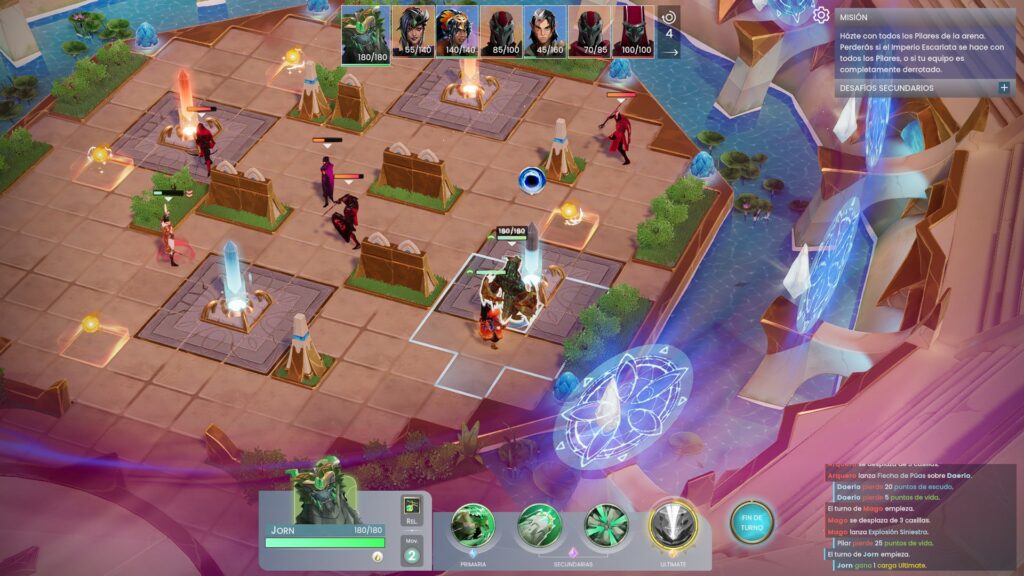The width and height of the screenshot is (1024, 576).
Task: Expand the Desafíos Secundarios section
Action: click(1003, 88)
